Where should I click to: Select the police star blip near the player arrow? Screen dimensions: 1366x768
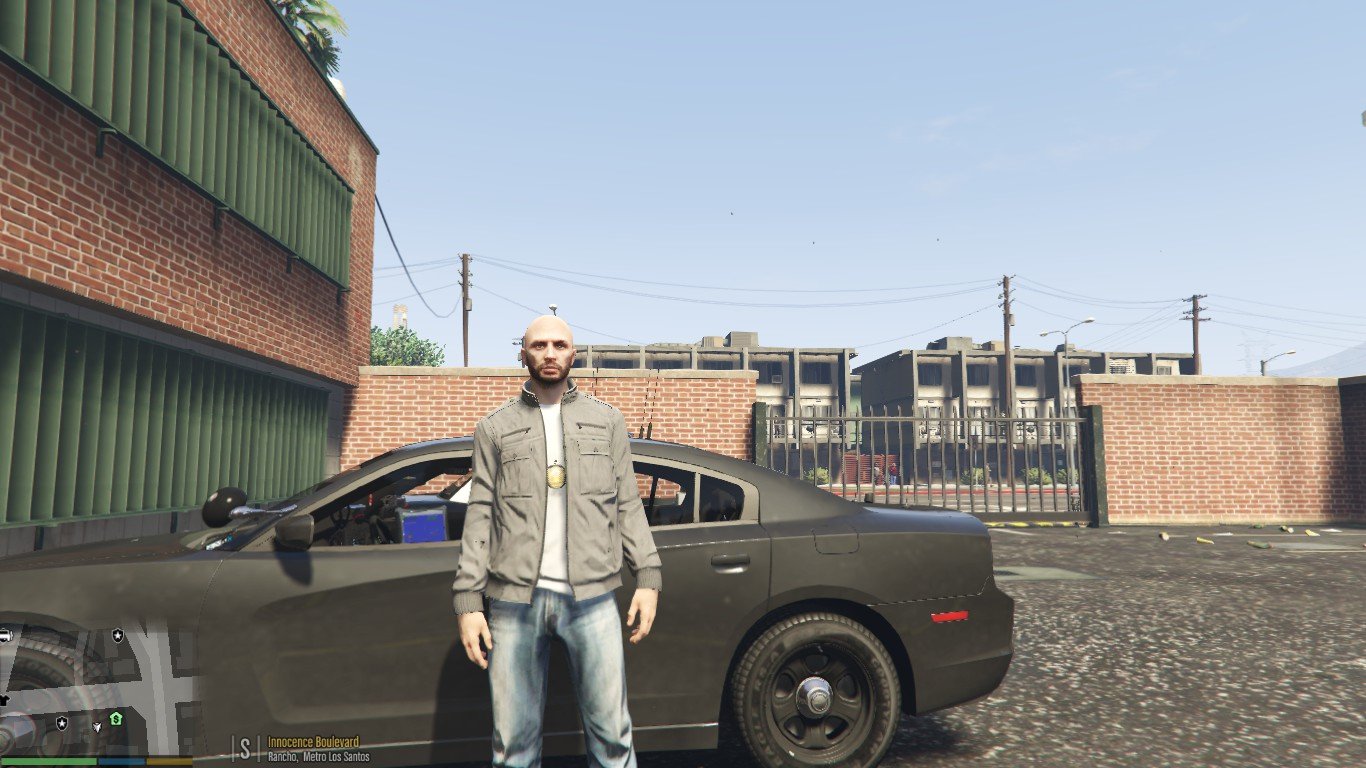pos(62,725)
